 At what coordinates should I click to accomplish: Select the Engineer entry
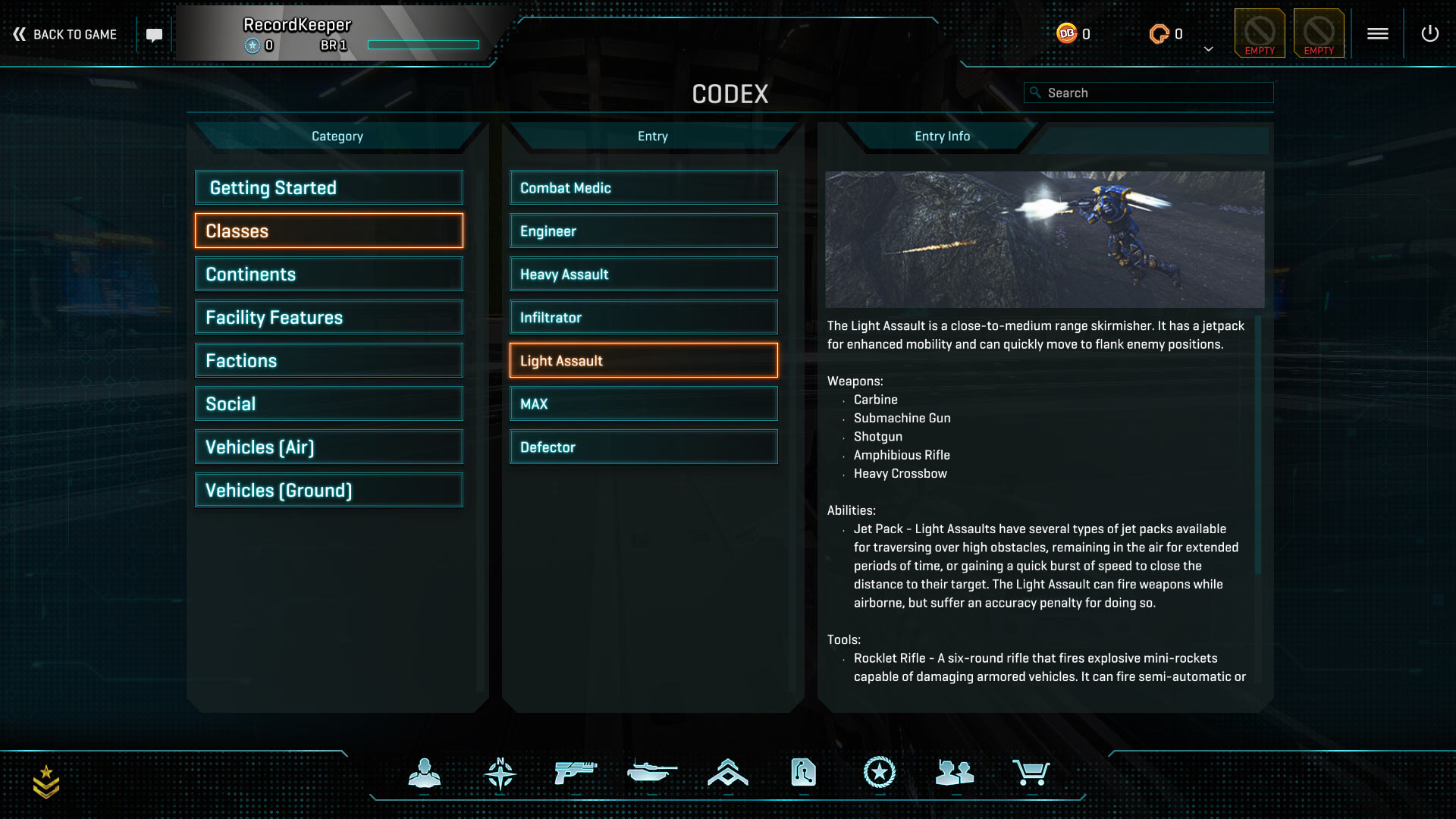tap(643, 231)
